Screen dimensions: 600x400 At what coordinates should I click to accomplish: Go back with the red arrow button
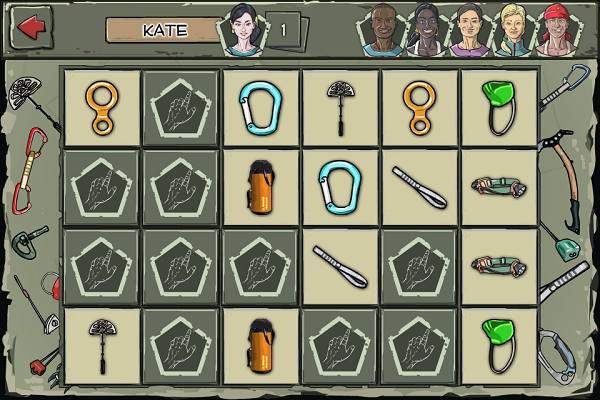click(x=31, y=27)
